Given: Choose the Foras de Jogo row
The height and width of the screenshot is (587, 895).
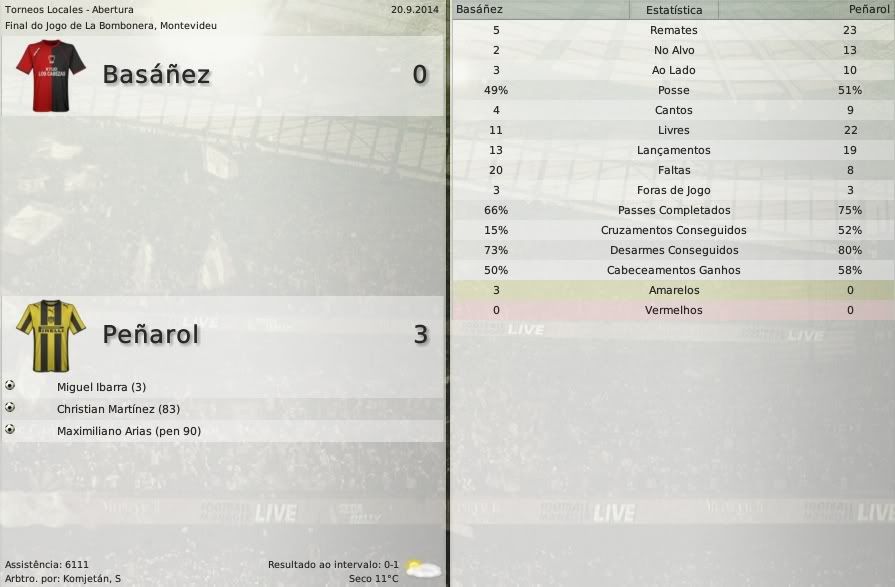Looking at the screenshot, I should click(673, 190).
